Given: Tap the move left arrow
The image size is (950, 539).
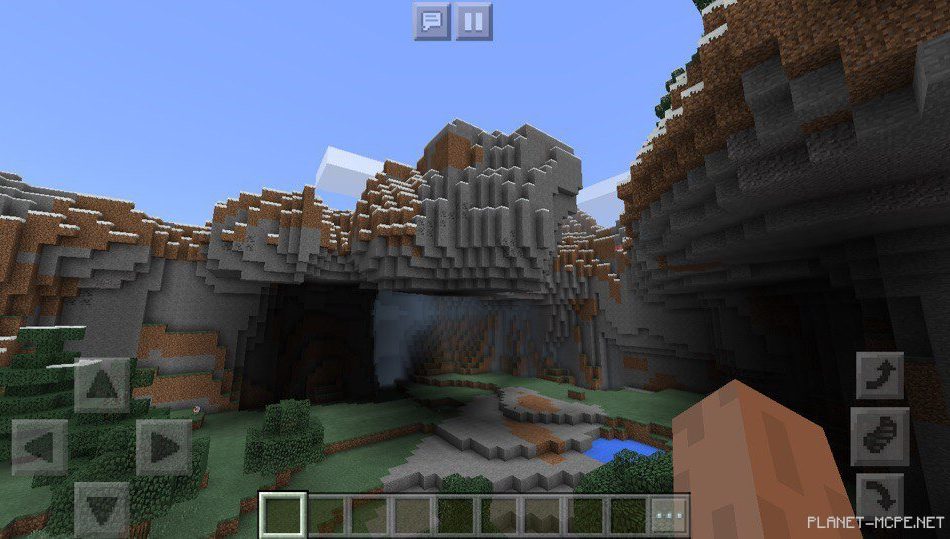Looking at the screenshot, I should point(40,446).
